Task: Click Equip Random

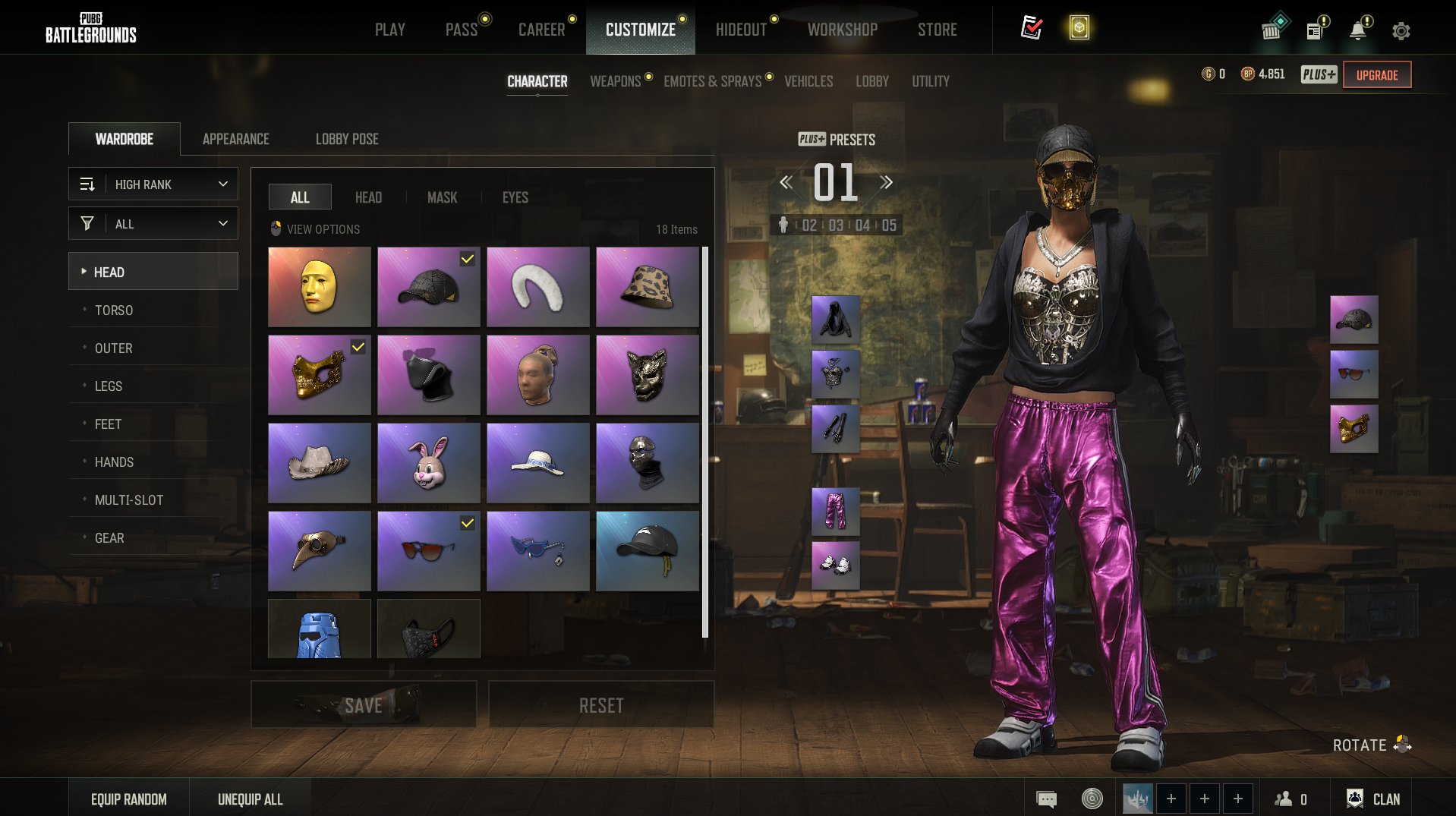Action: point(129,799)
